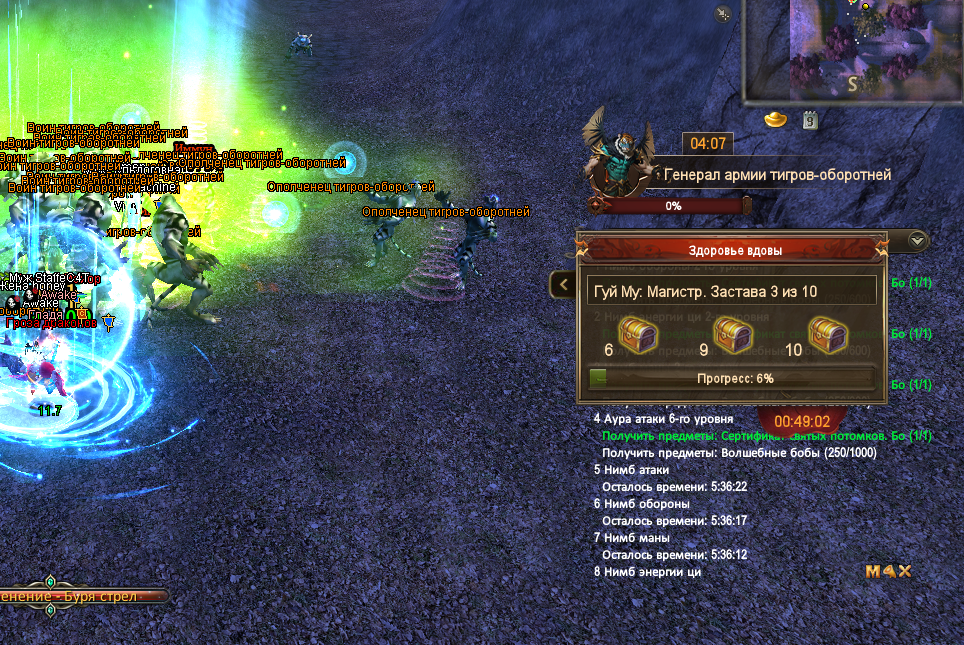Open the calendar icon under the minimap

tap(811, 120)
